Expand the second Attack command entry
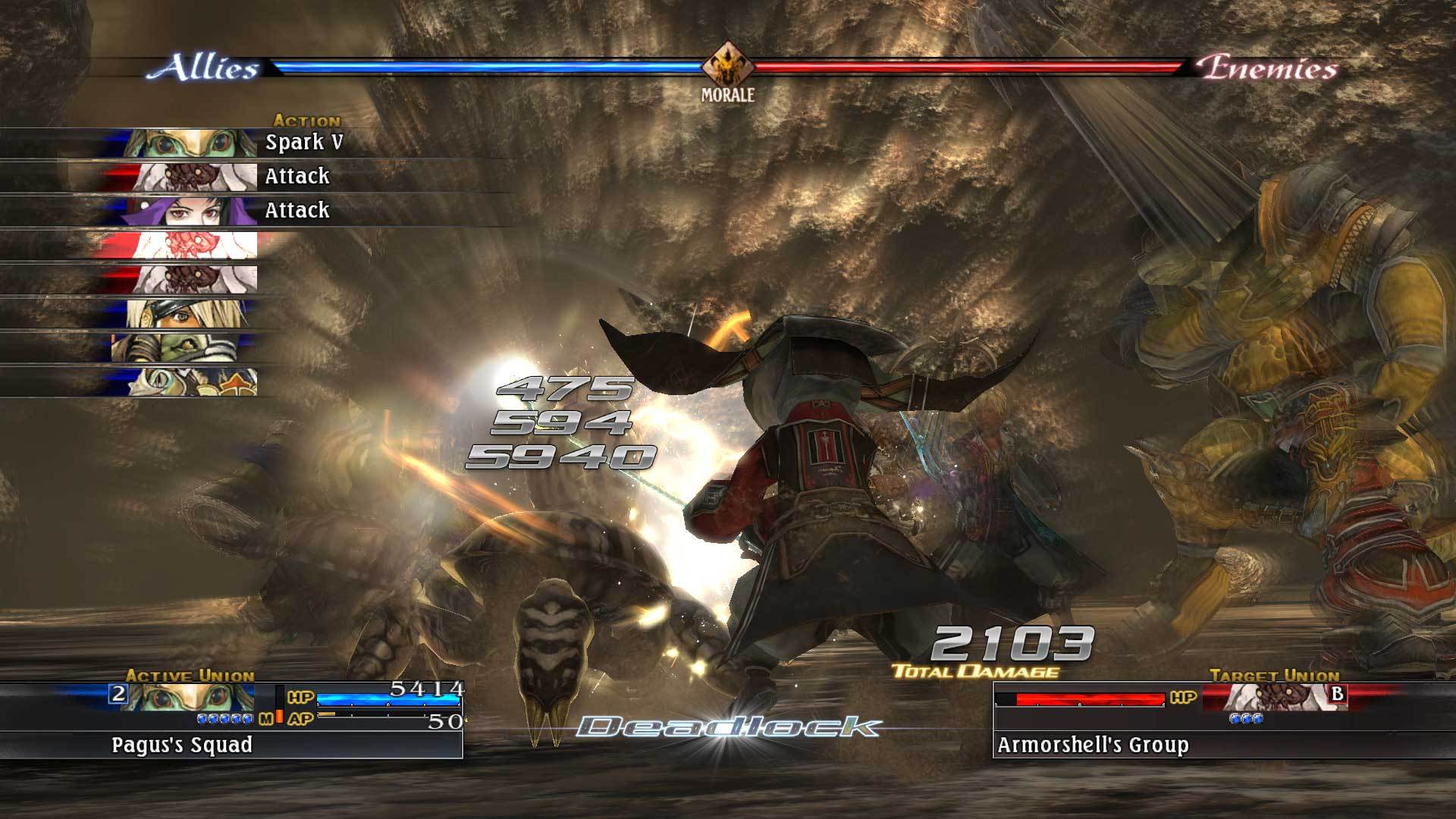Viewport: 1456px width, 819px height. pyautogui.click(x=296, y=209)
